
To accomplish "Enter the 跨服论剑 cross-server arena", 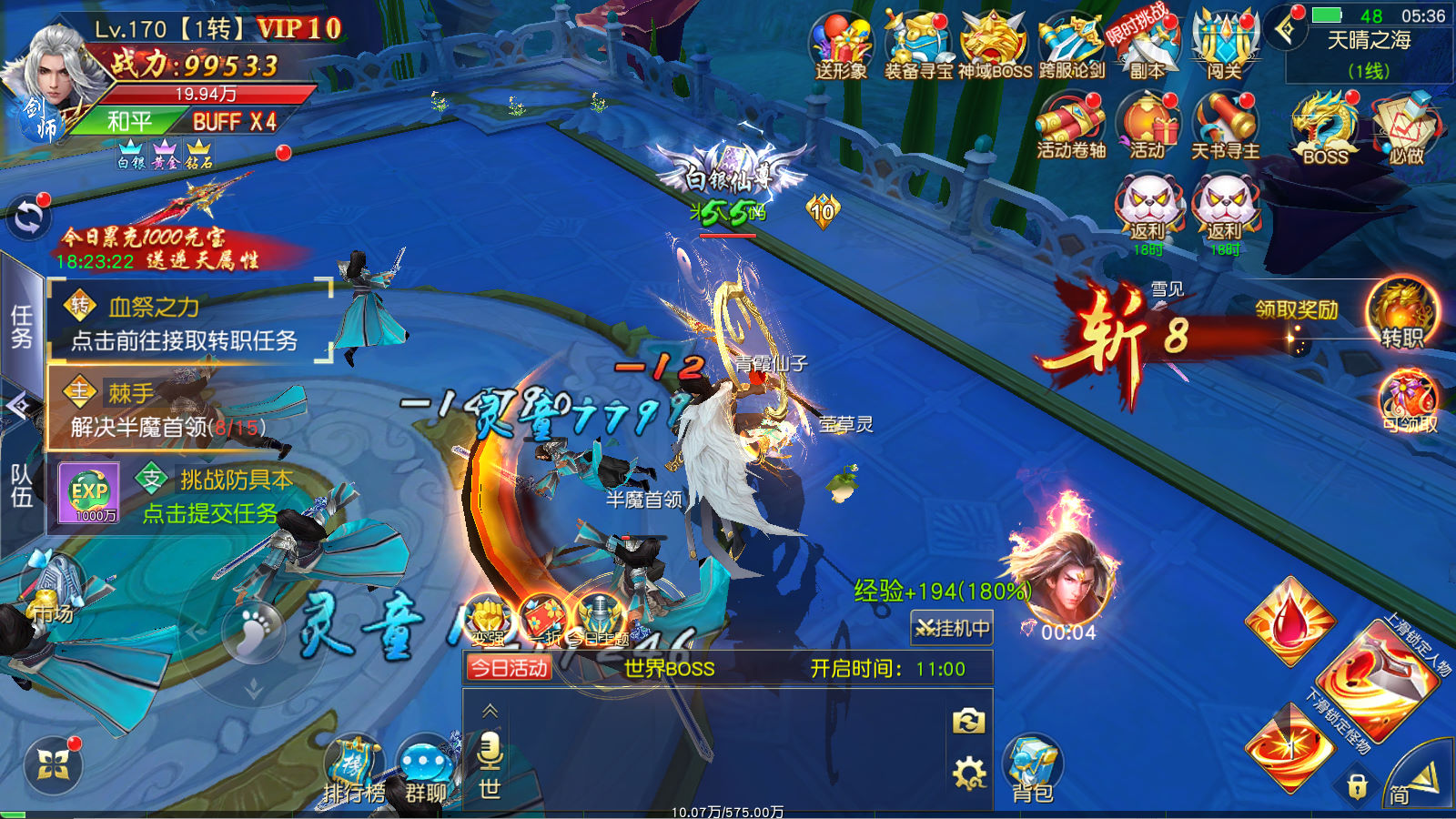I will [x=1071, y=45].
